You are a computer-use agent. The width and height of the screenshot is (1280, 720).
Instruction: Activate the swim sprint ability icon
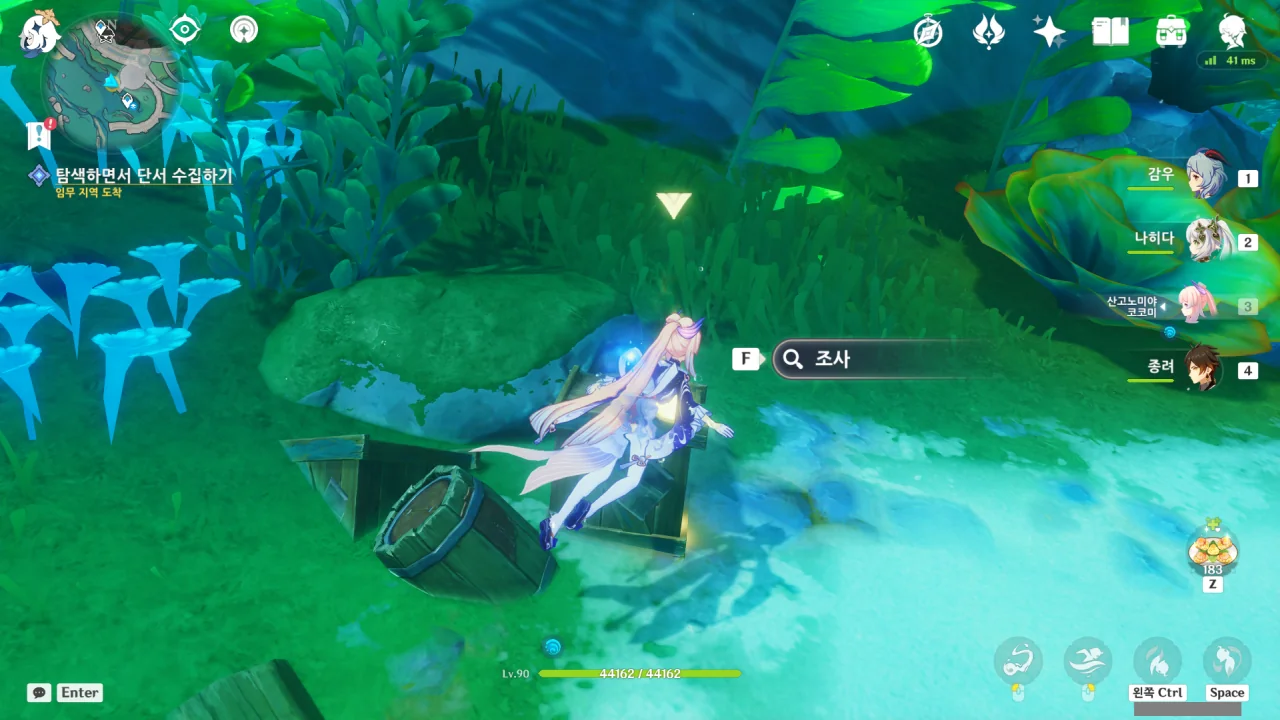click(1087, 660)
